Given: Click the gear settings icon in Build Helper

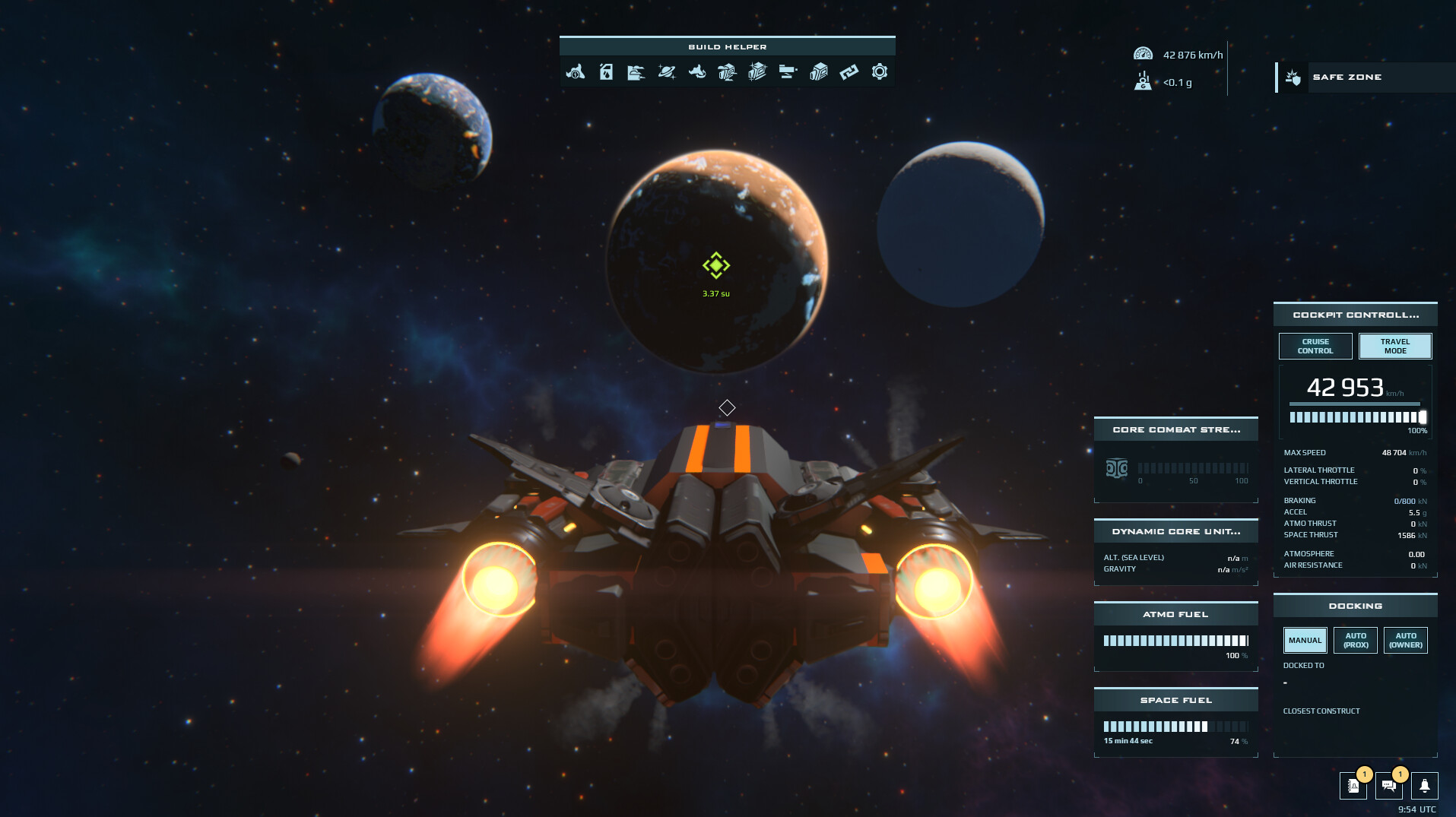Looking at the screenshot, I should pos(880,72).
